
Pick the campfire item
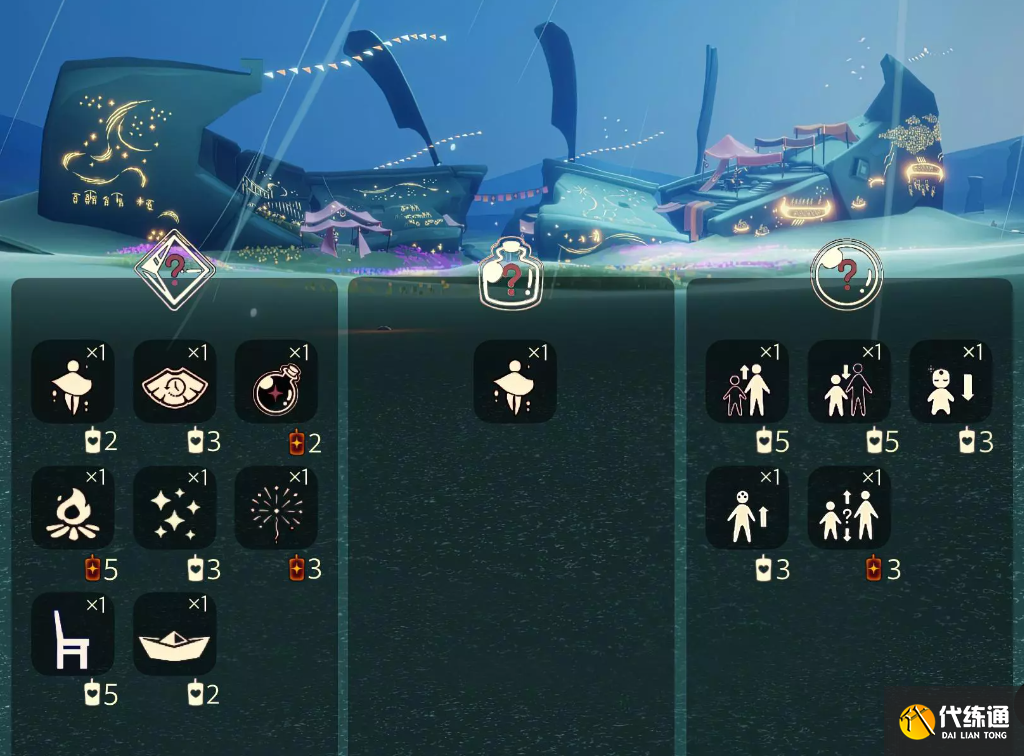73,508
